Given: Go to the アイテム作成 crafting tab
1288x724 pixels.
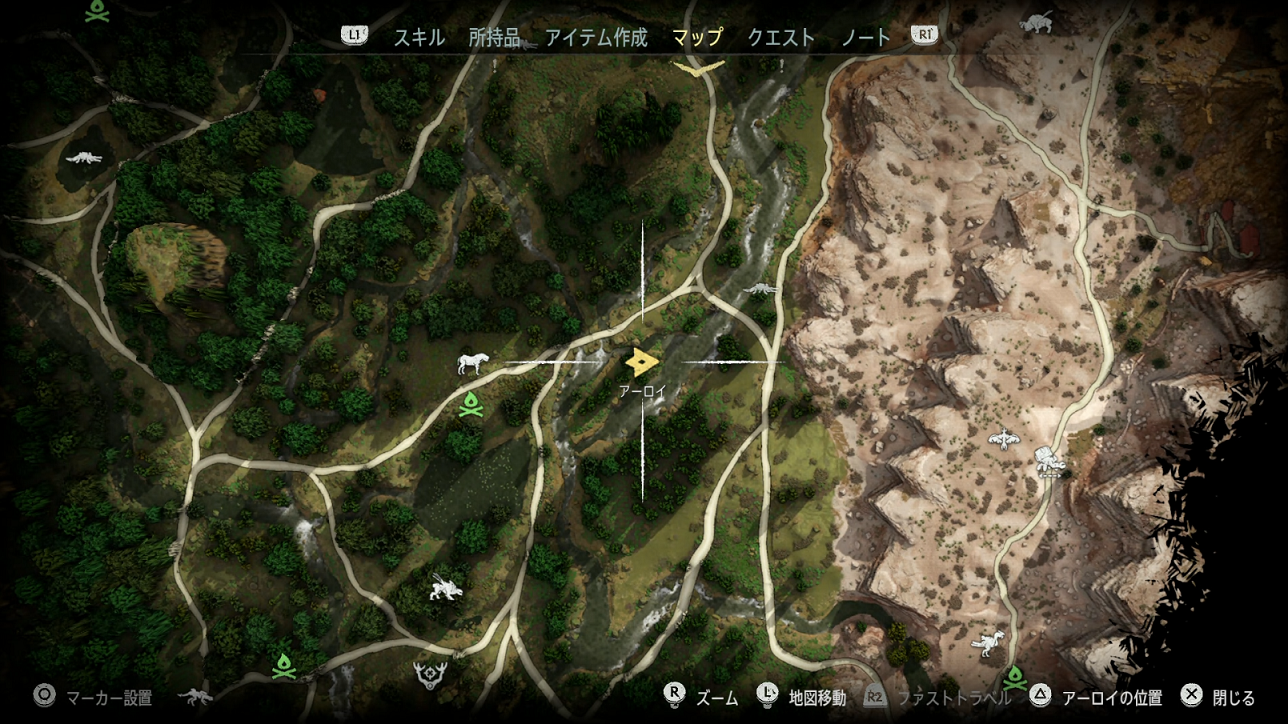Looking at the screenshot, I should coord(596,38).
